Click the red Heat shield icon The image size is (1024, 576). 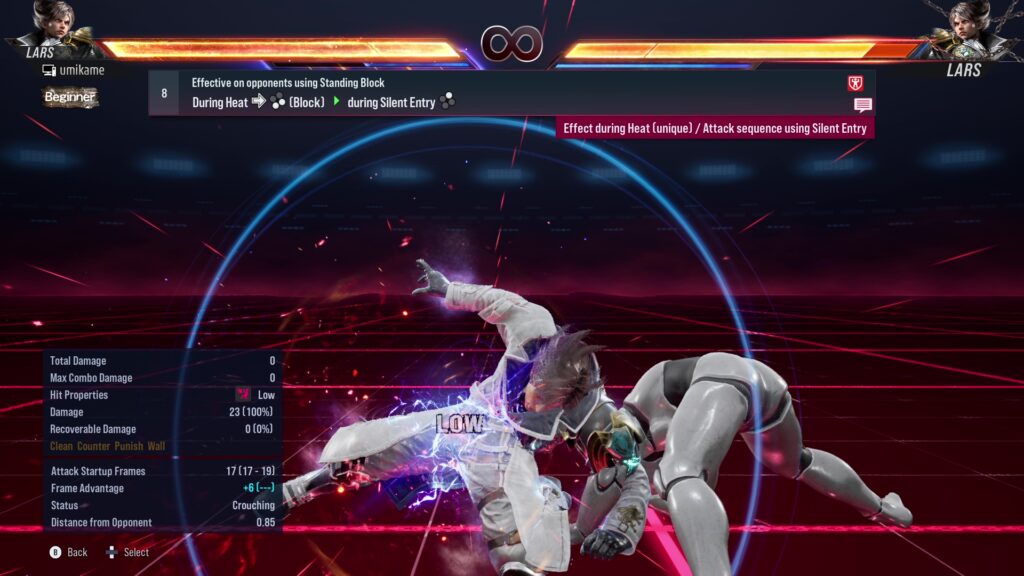[x=855, y=84]
